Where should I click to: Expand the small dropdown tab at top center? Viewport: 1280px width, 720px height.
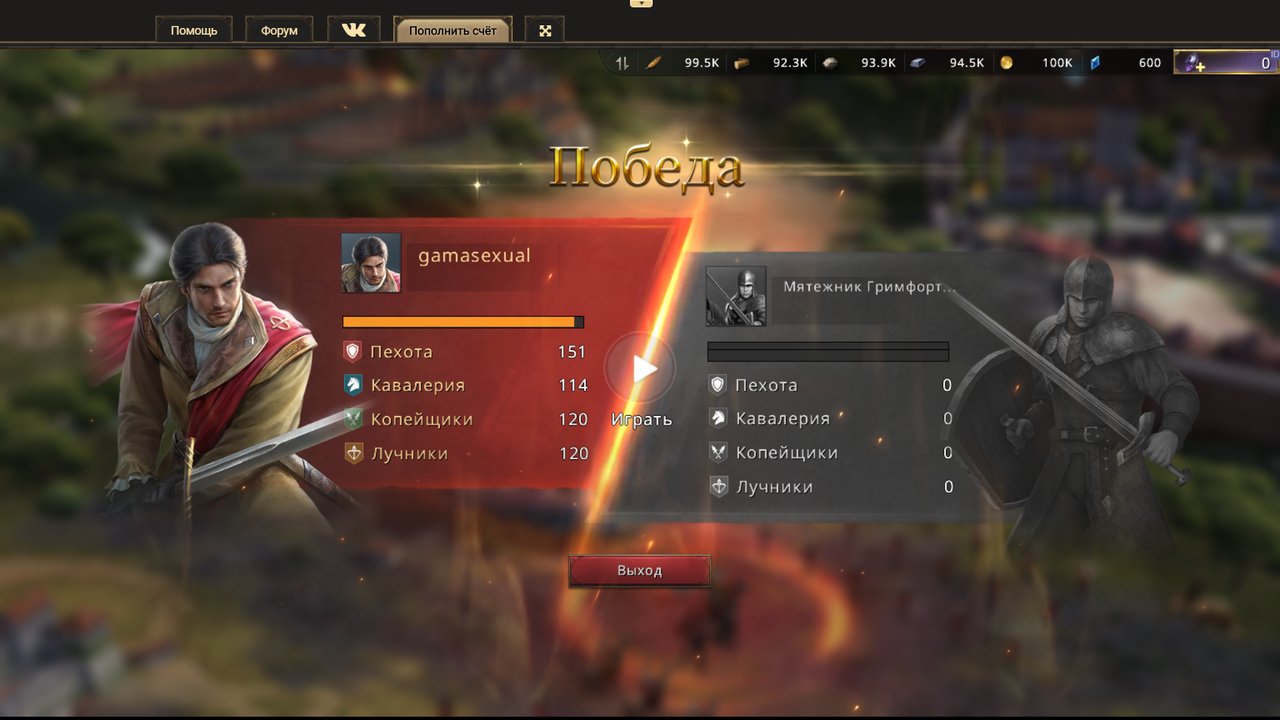click(641, 3)
